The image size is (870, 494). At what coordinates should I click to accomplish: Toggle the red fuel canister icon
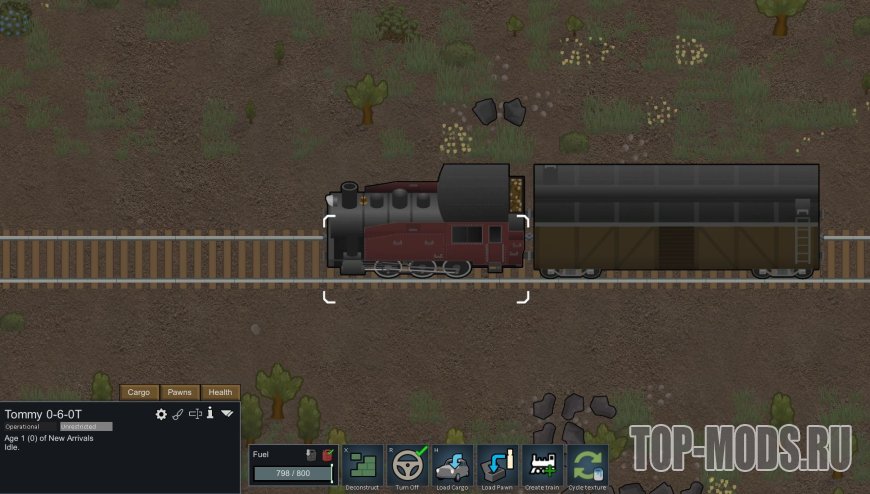(x=327, y=455)
